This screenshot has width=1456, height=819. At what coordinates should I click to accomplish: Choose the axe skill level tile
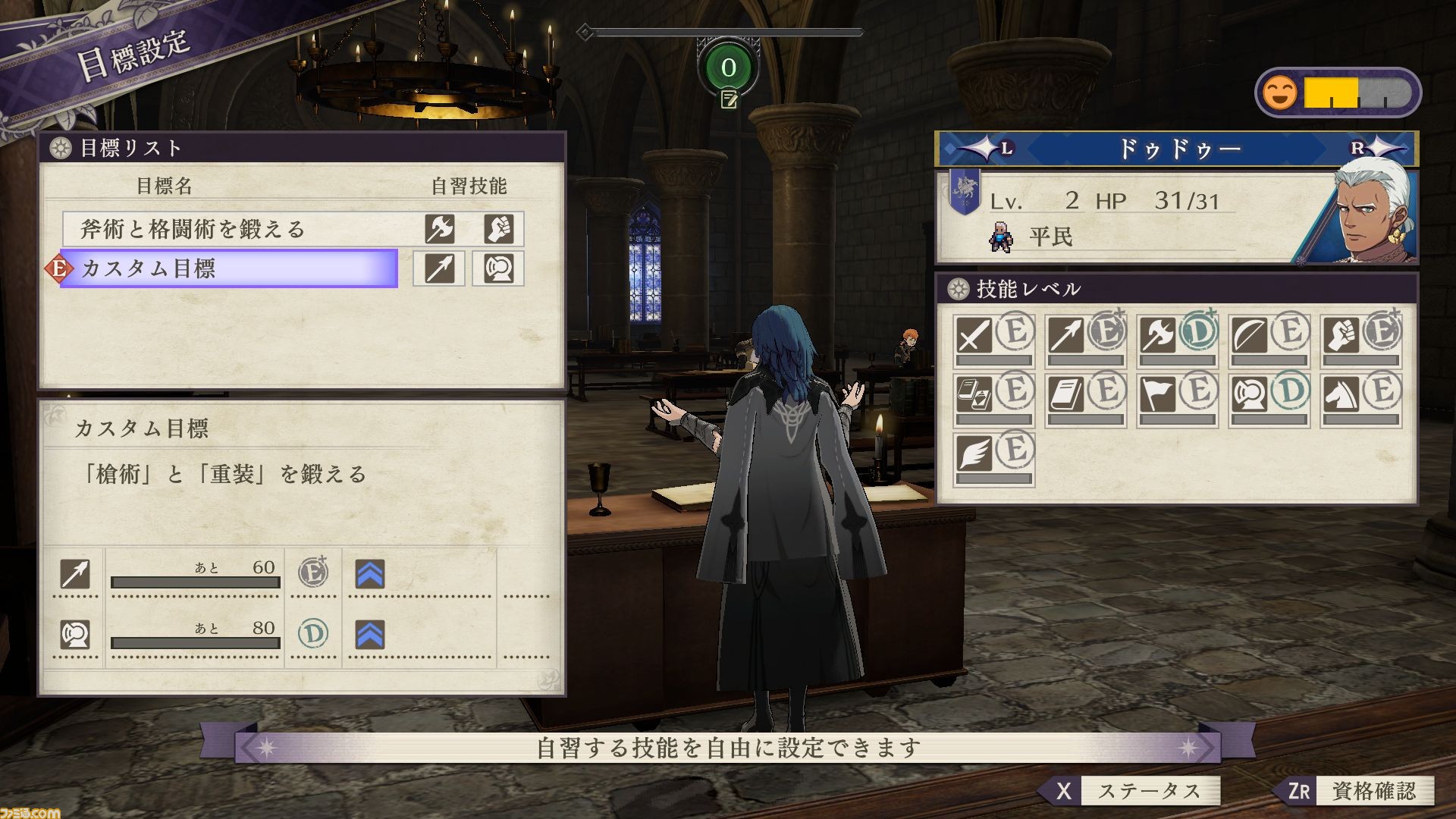[1177, 340]
